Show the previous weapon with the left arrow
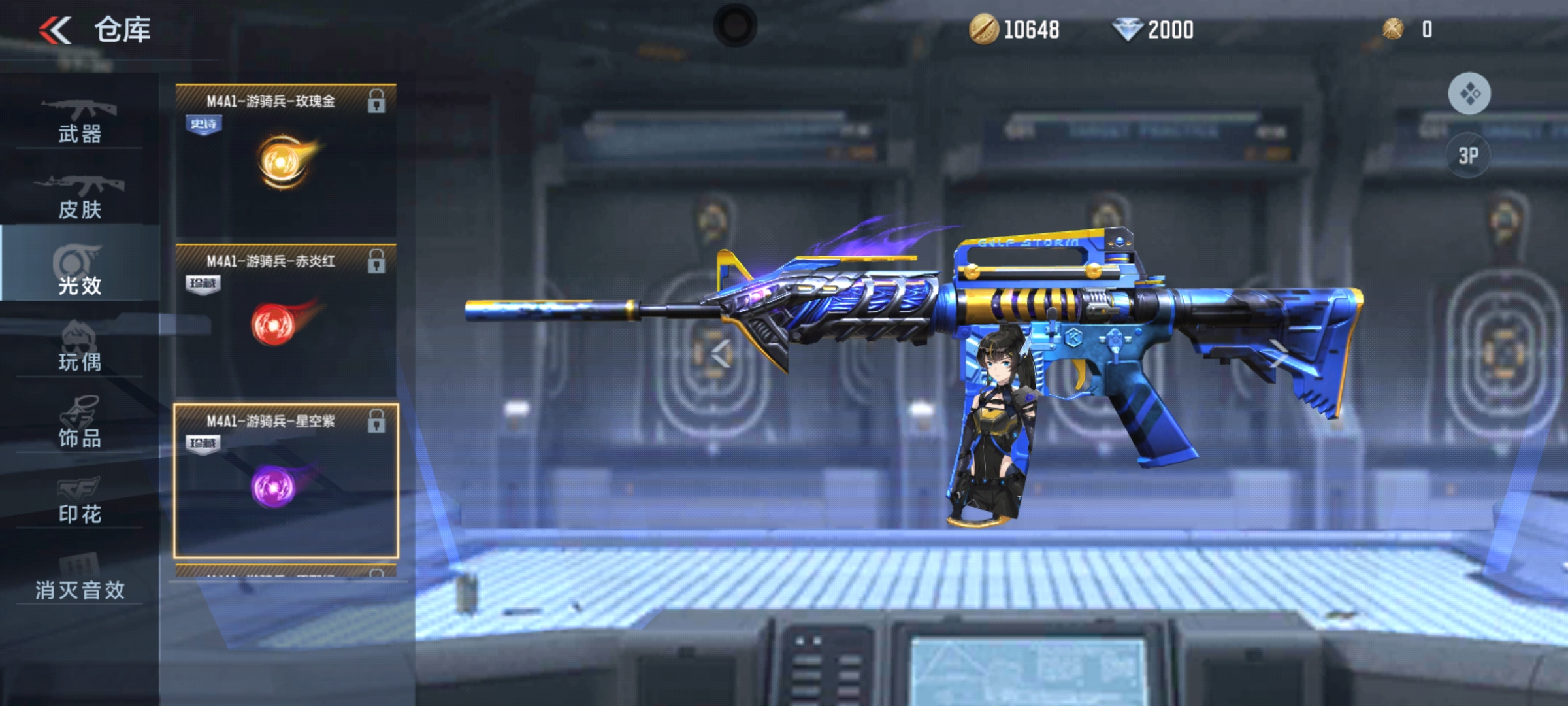Image resolution: width=1568 pixels, height=706 pixels. pos(721,354)
